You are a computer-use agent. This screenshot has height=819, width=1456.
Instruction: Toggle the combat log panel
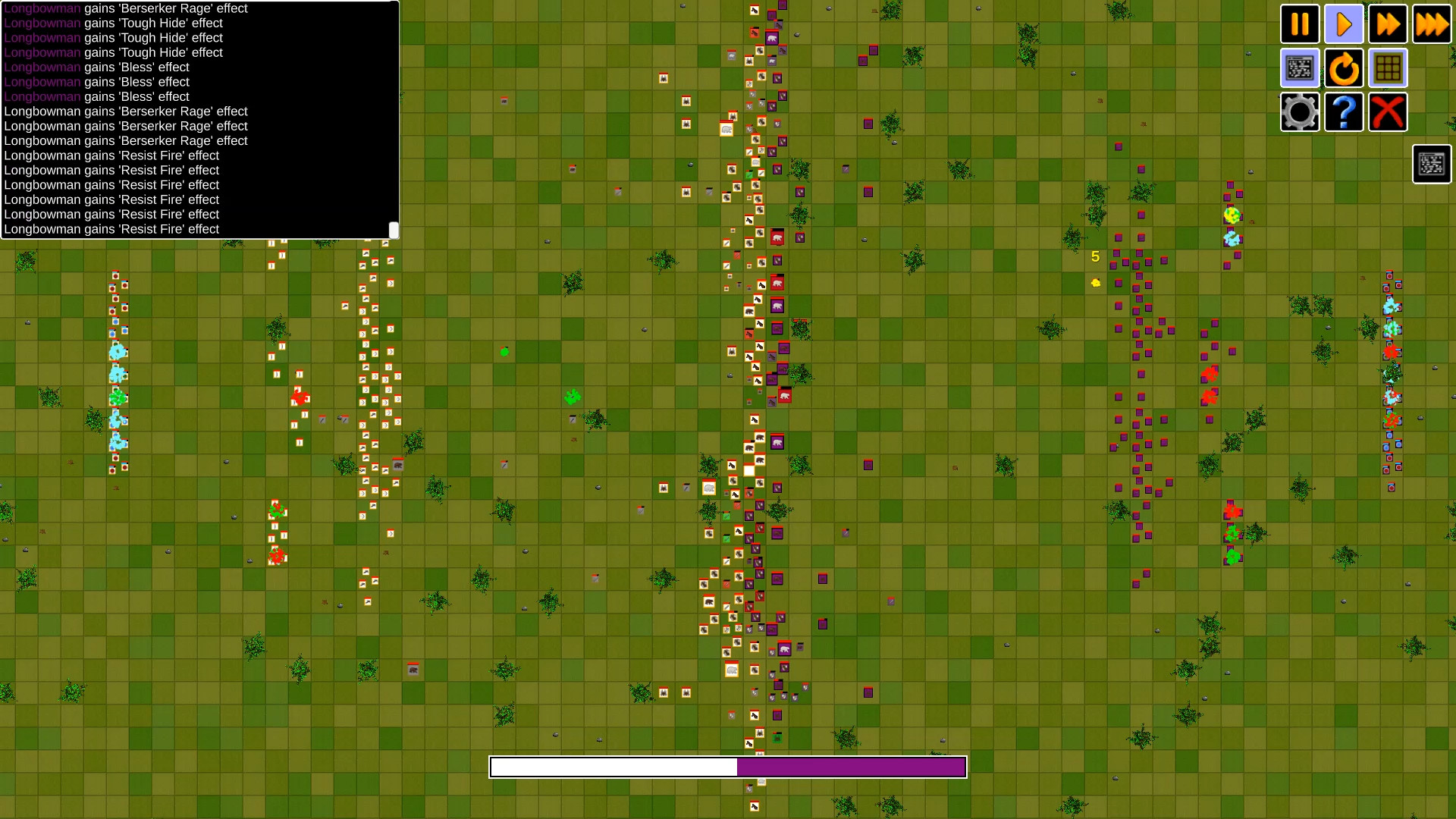point(1300,68)
